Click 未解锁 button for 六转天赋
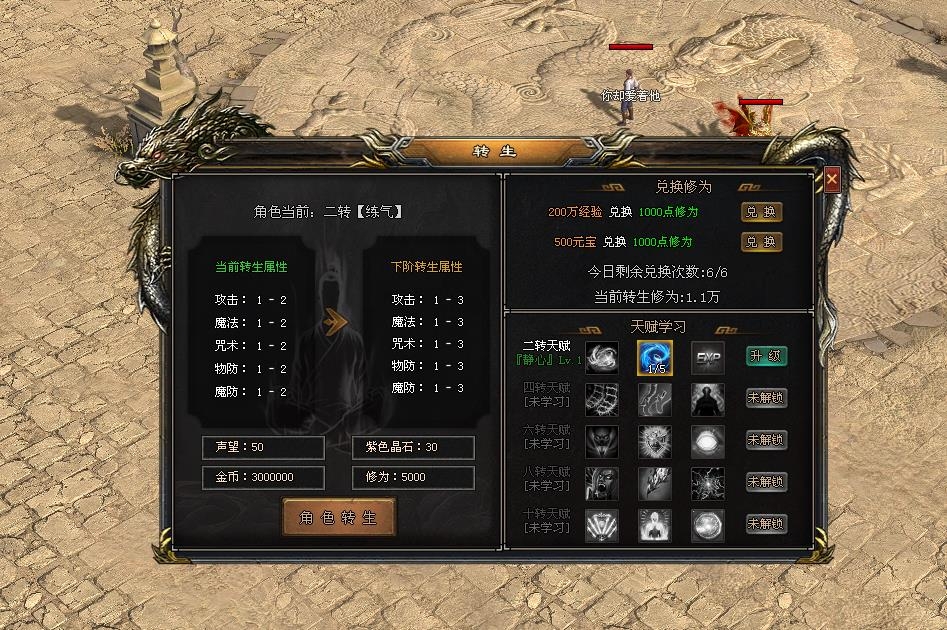The width and height of the screenshot is (947, 630). click(x=767, y=440)
